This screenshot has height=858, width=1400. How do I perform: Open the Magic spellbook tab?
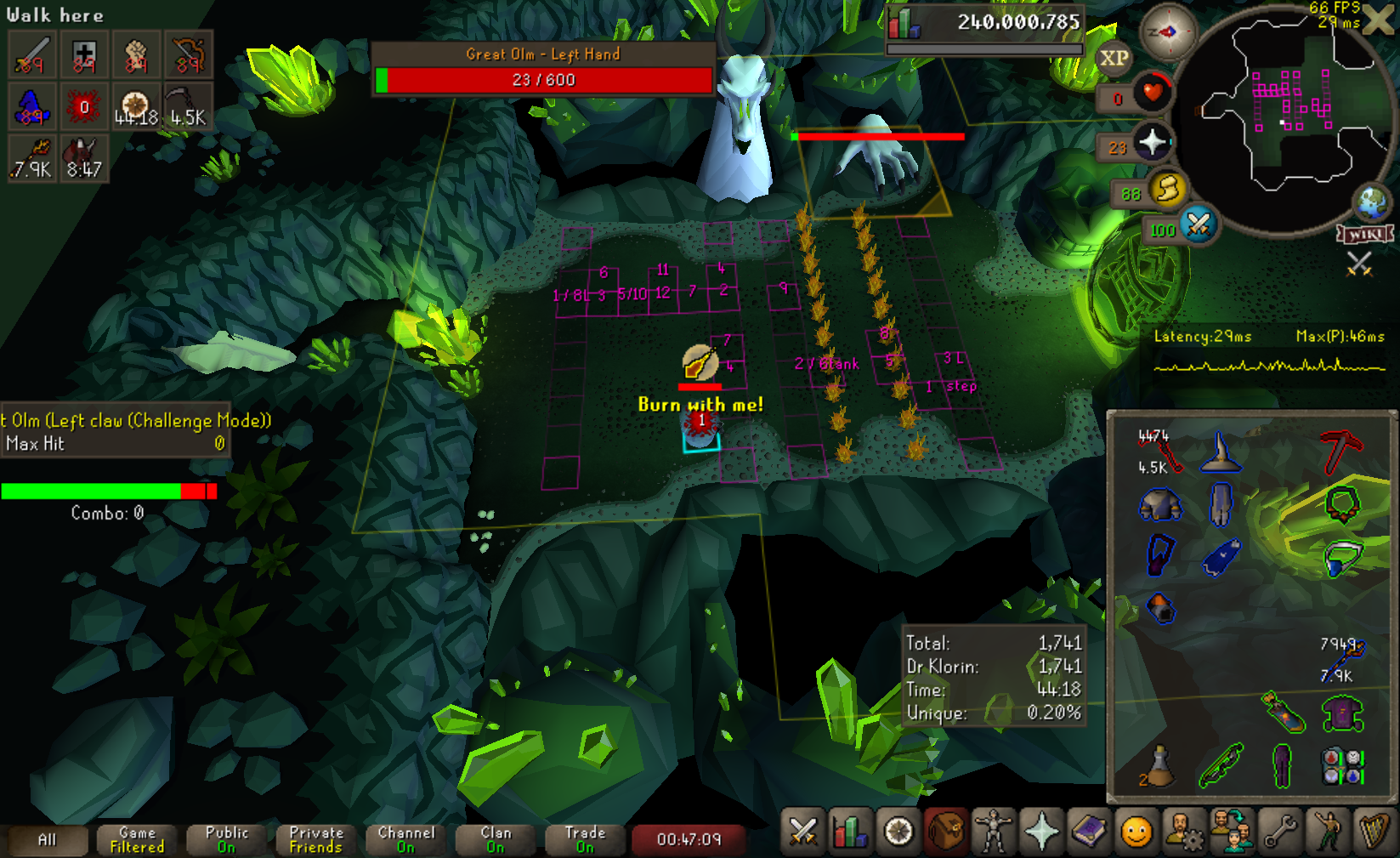(1089, 831)
